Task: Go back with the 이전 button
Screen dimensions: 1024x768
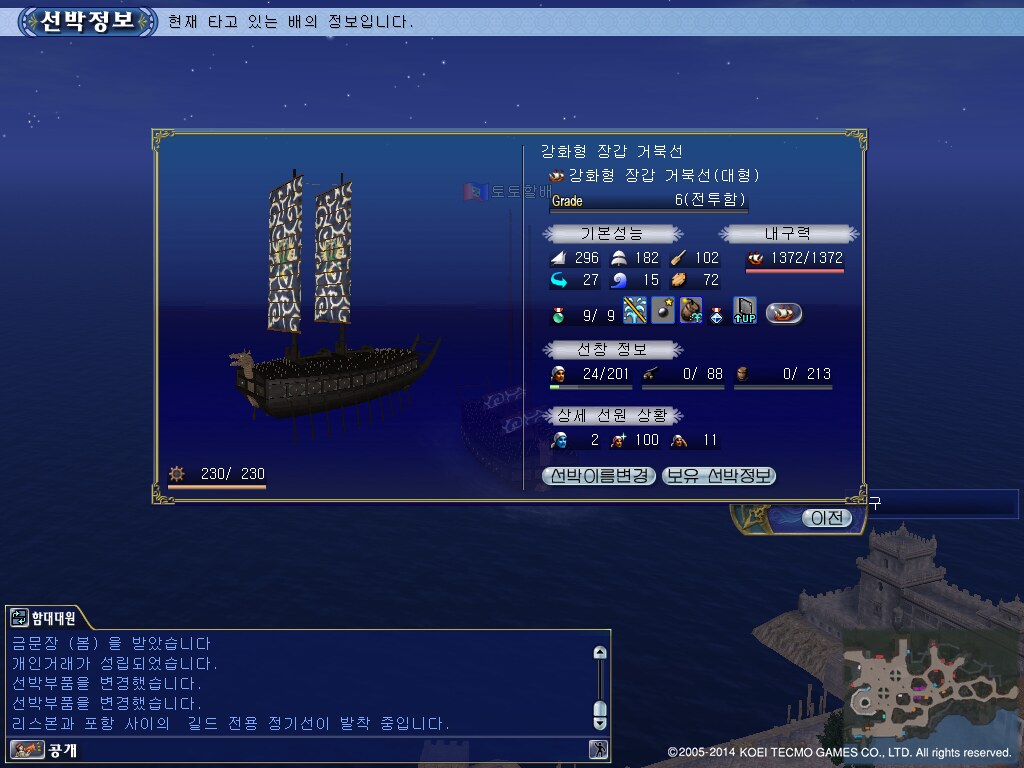Action: click(x=827, y=517)
